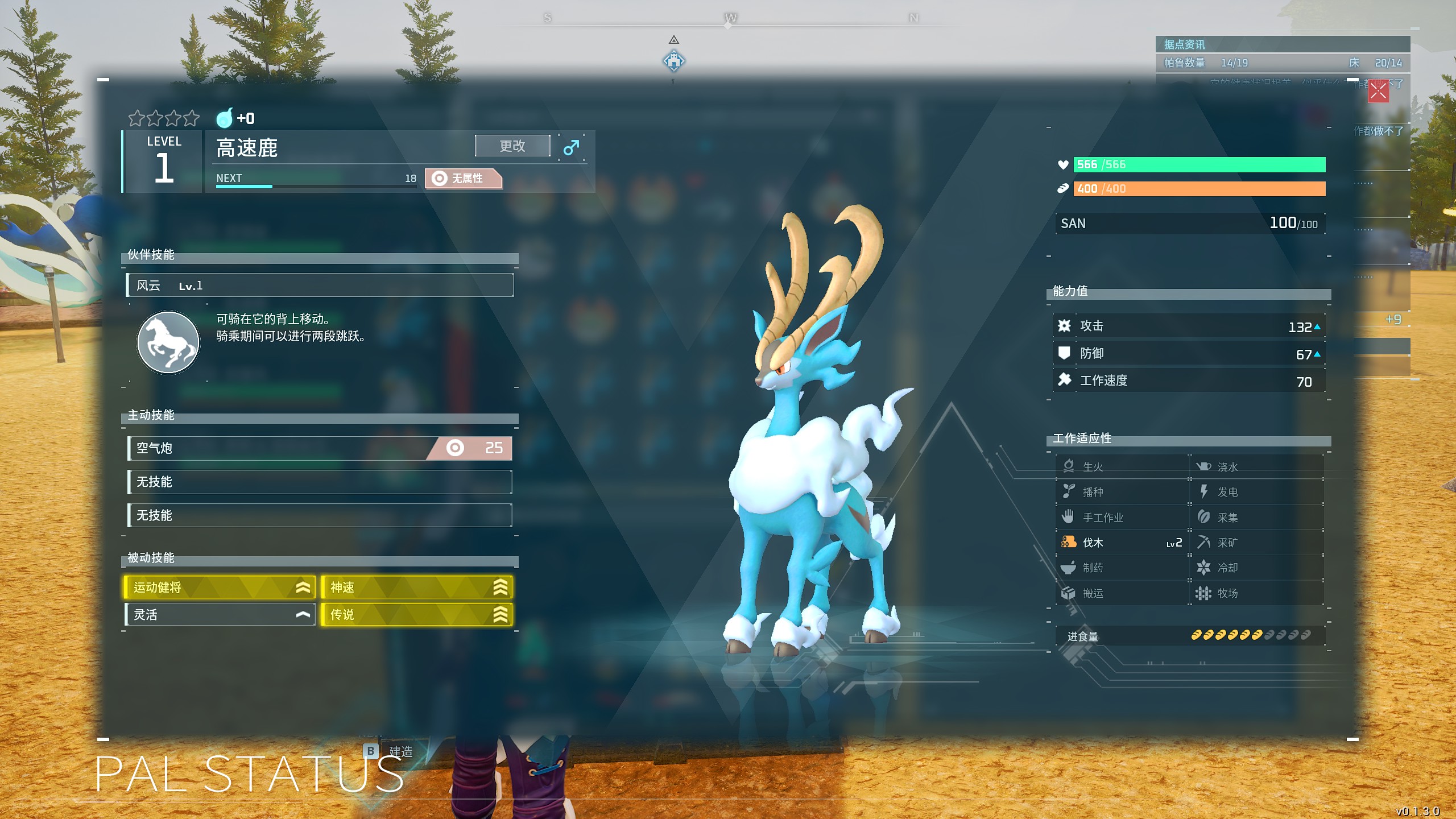Click the 伐木 work suitability entry
Viewport: 1456px width, 819px height.
[x=1120, y=543]
